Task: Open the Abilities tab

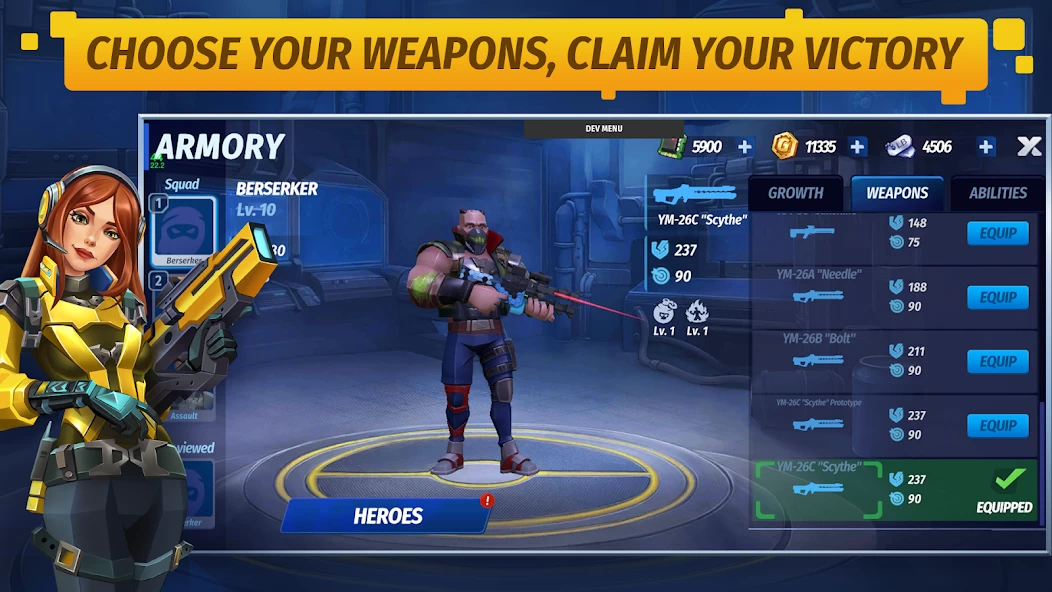Action: pos(997,194)
